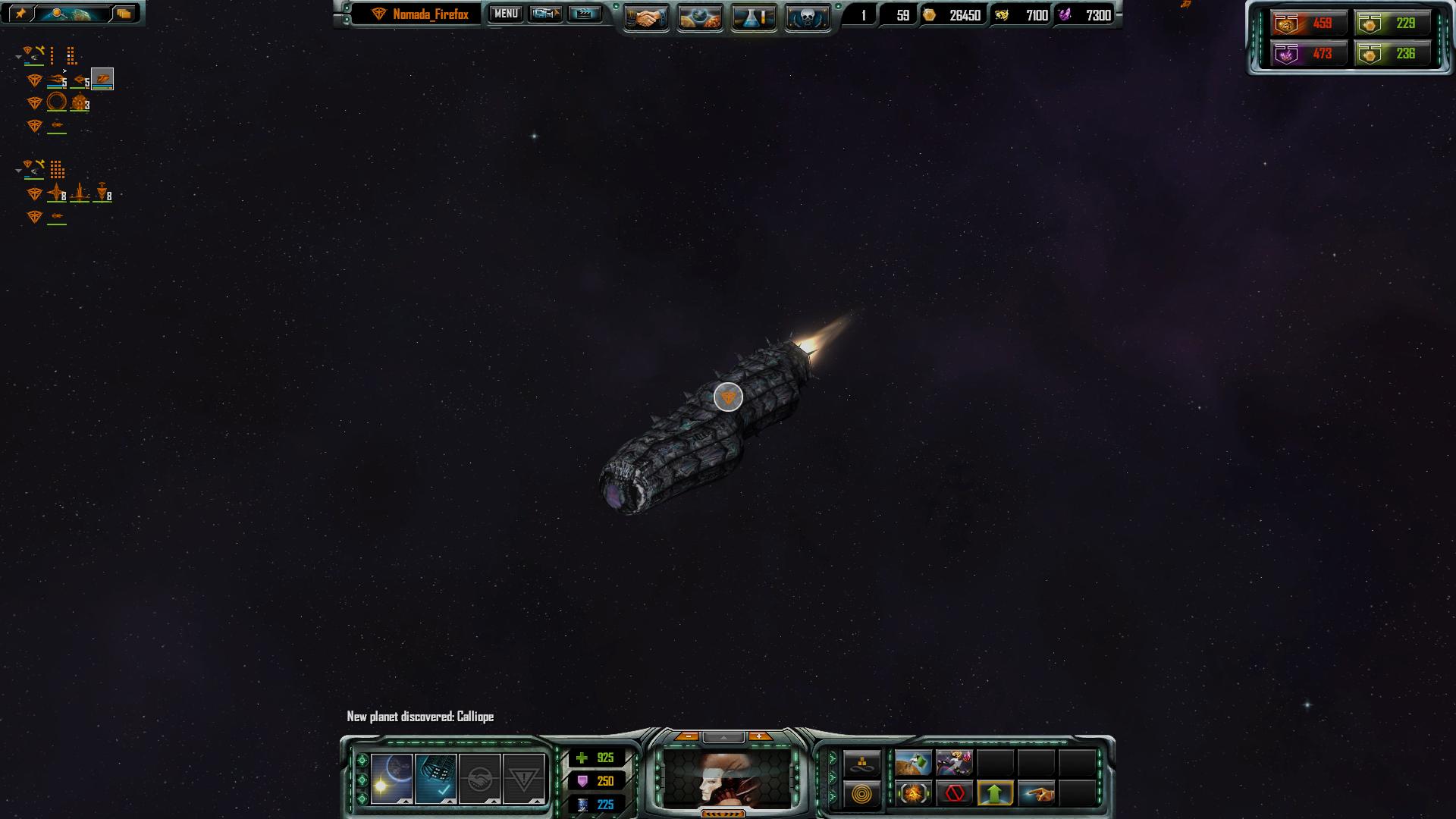Toggle the empire tree pin

click(20, 14)
